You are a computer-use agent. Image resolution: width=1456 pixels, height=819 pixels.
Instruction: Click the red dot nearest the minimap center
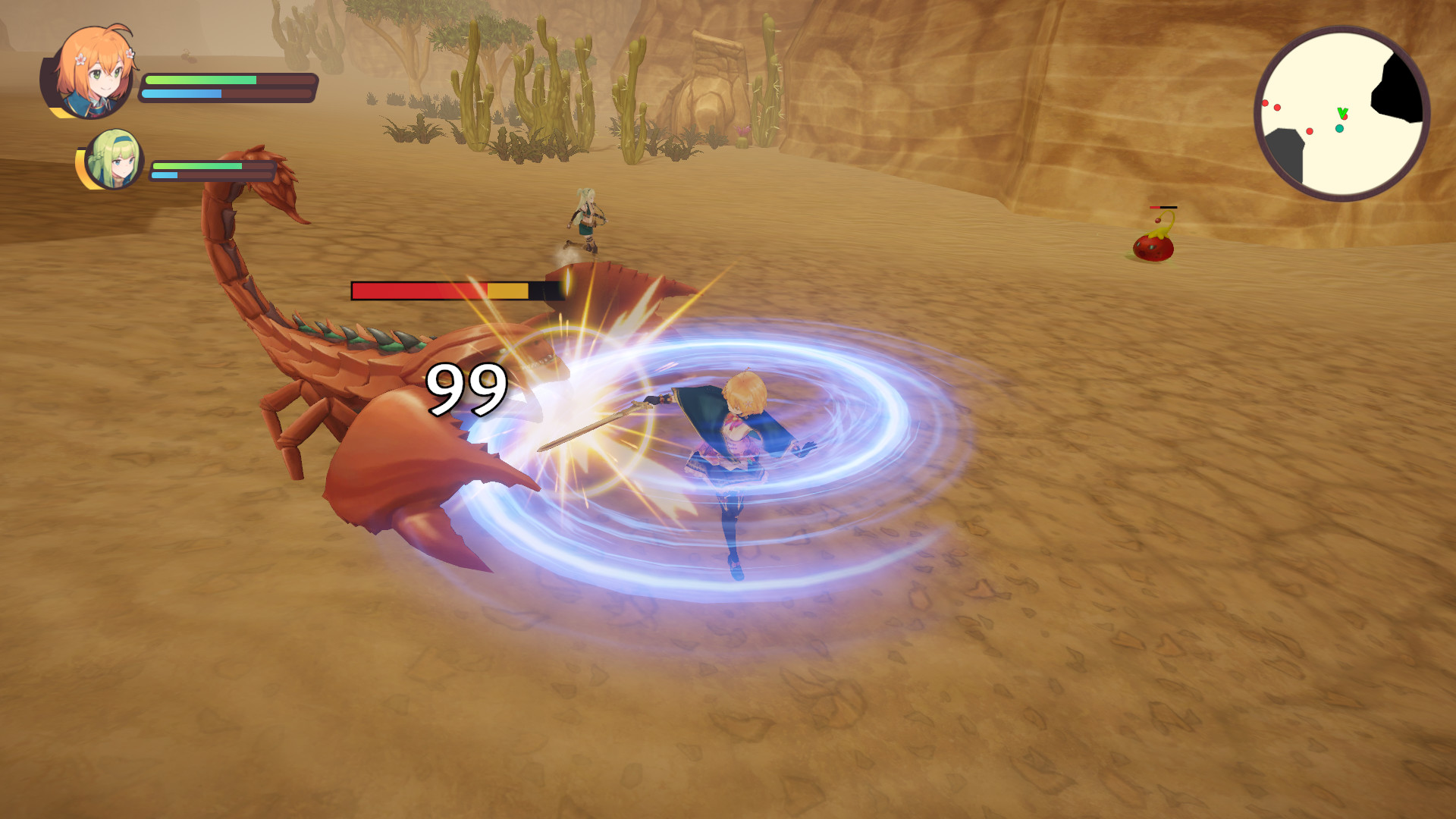coord(1345,118)
